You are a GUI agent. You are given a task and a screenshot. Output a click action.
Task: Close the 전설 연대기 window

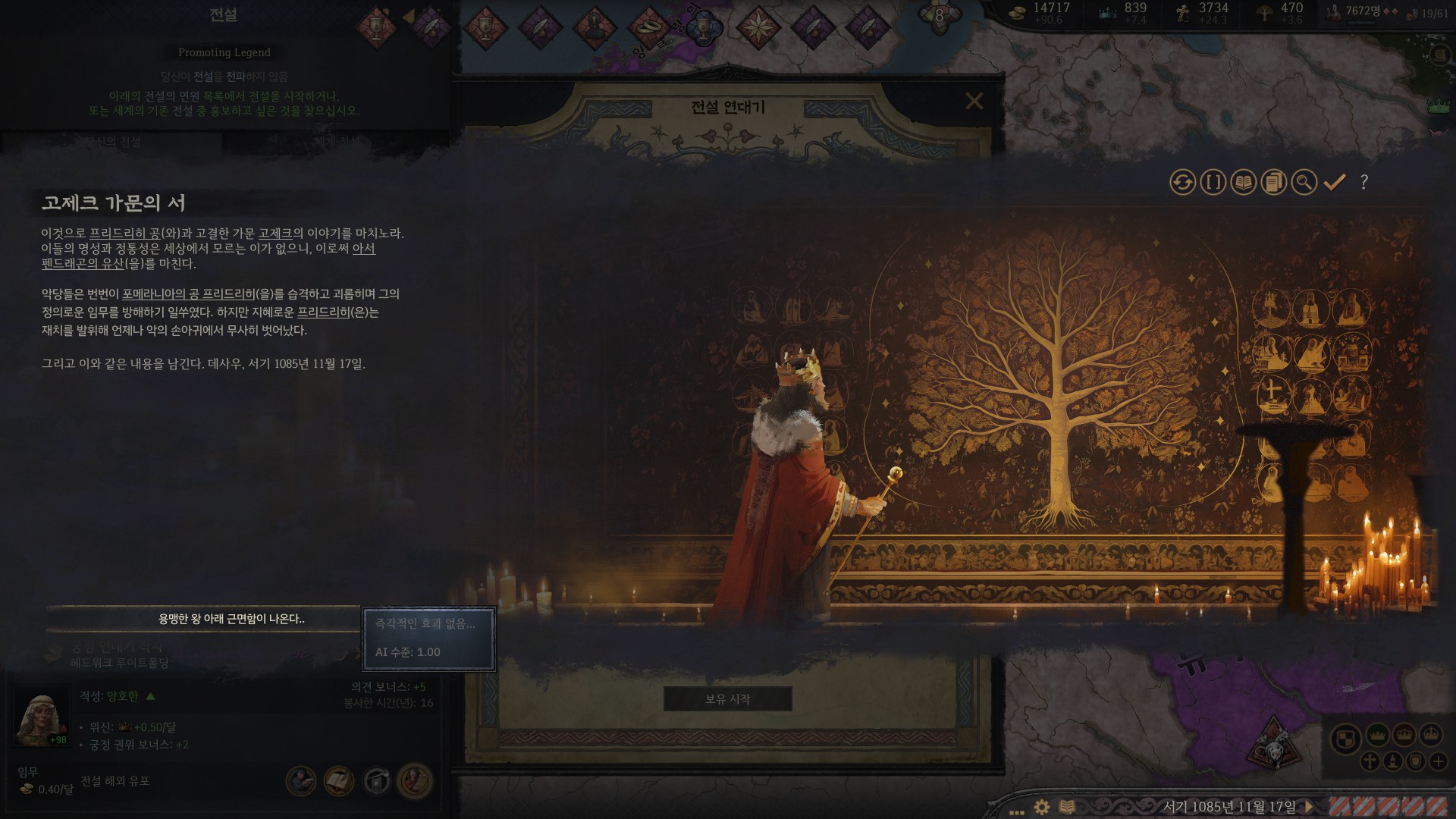[x=974, y=101]
